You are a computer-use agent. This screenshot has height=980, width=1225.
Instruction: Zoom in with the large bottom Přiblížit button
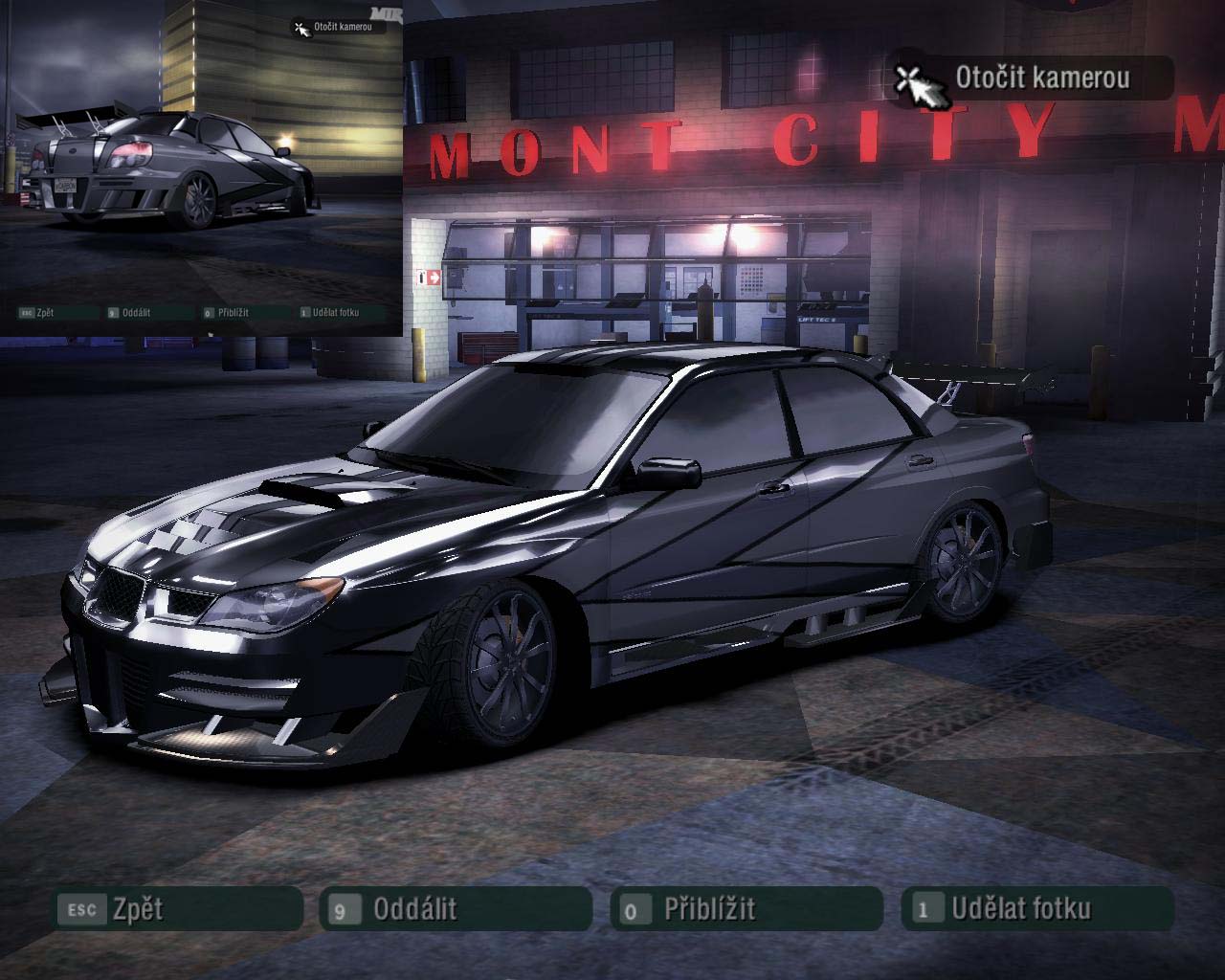746,908
